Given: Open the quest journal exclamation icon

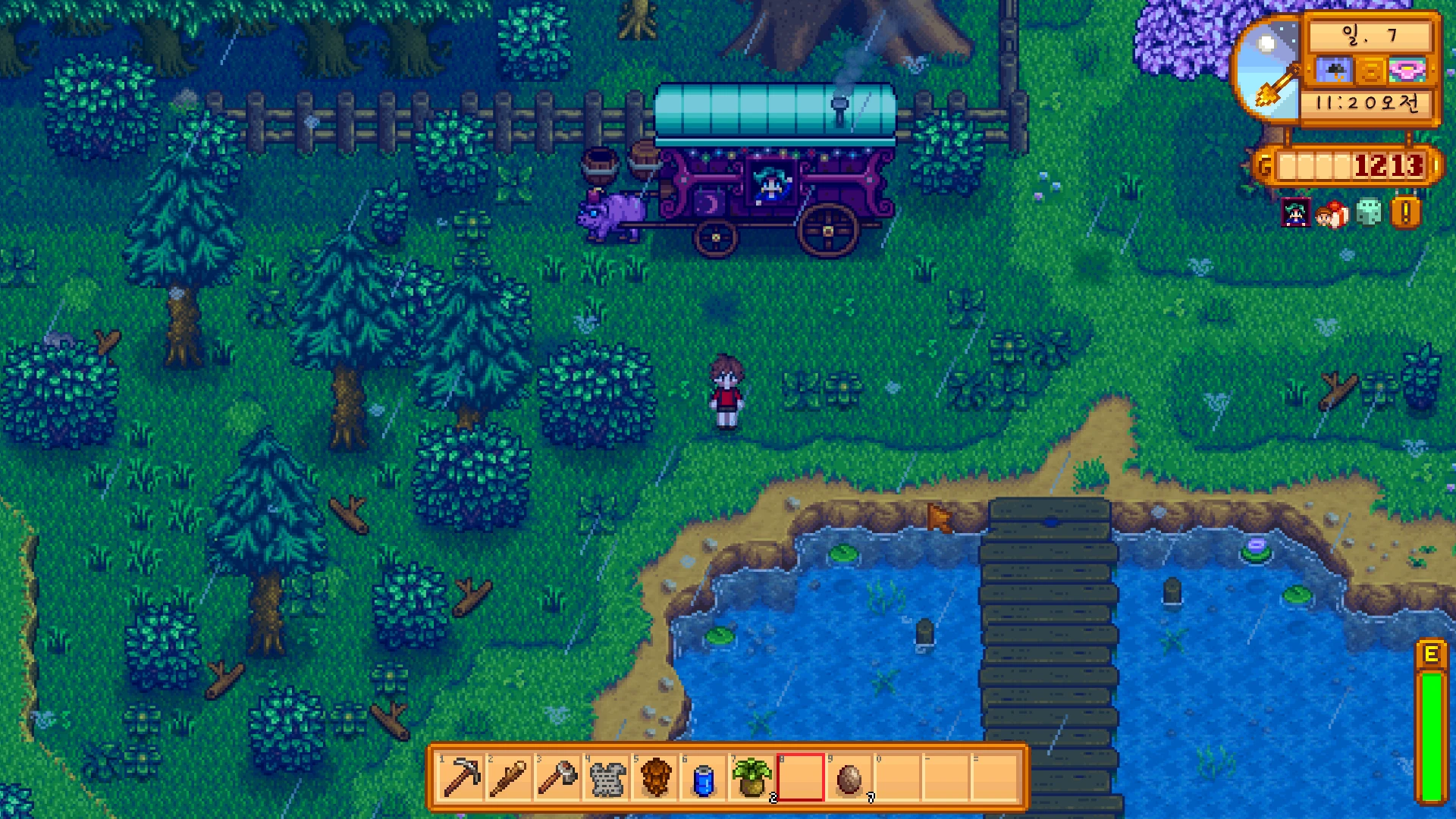Looking at the screenshot, I should [1405, 213].
